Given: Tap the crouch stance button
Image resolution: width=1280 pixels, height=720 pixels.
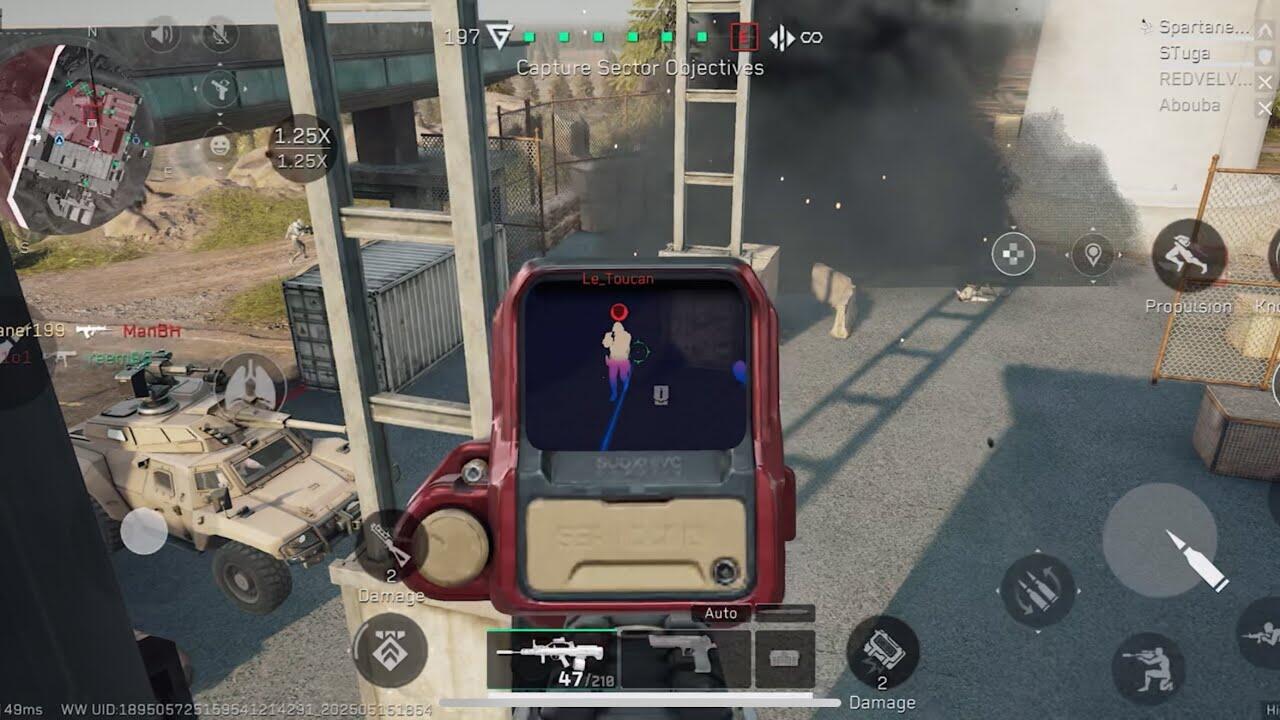Looking at the screenshot, I should (1147, 668).
